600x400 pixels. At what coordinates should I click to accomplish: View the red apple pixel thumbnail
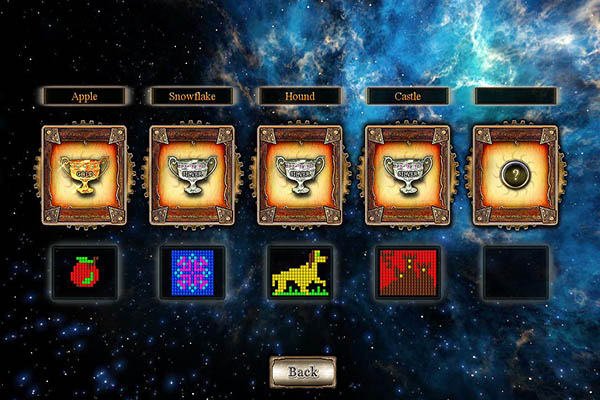85,272
